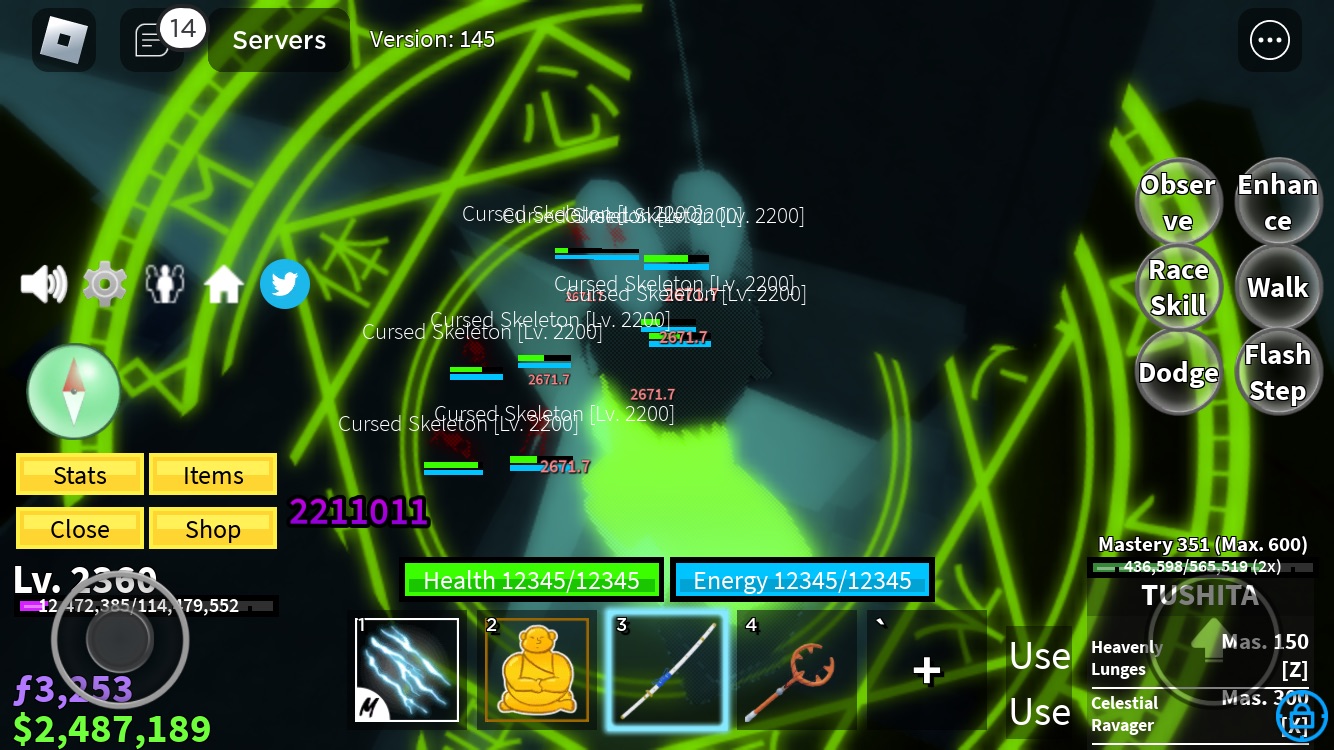Viewport: 1334px width, 750px height.
Task: Equip the hook weapon in hotbar slot 4
Action: pyautogui.click(x=796, y=669)
